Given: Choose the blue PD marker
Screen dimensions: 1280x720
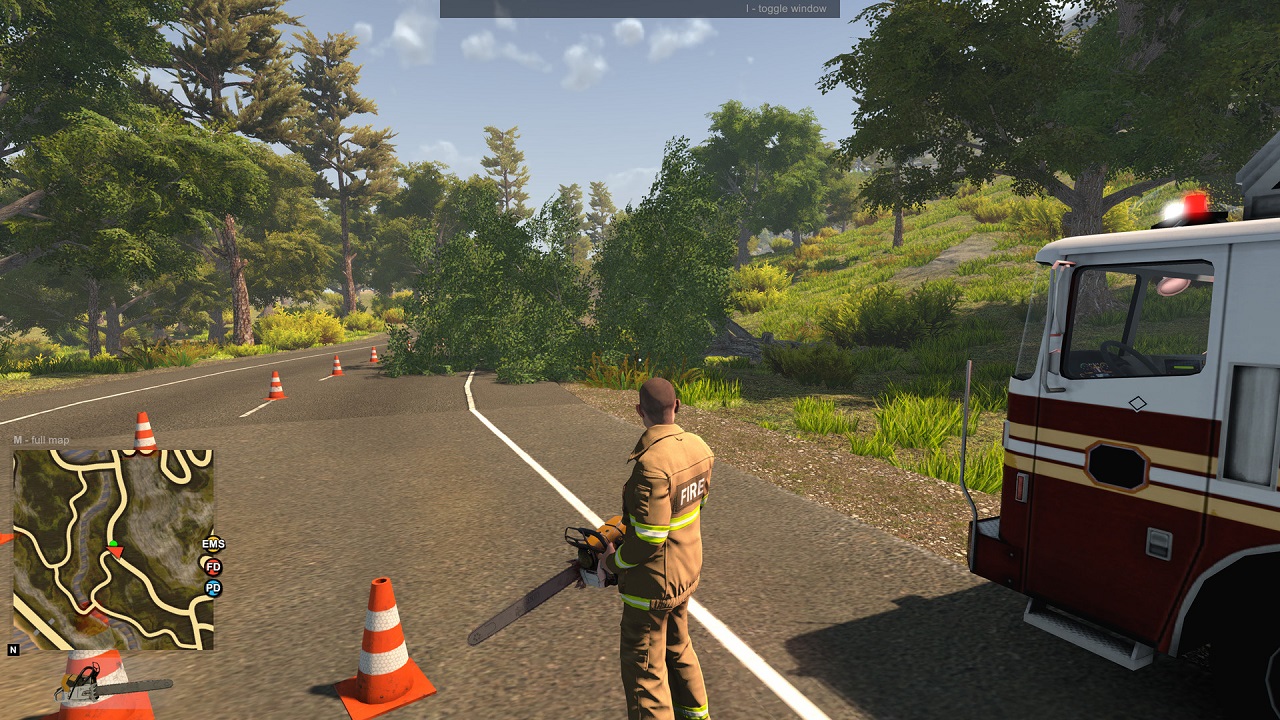Looking at the screenshot, I should pyautogui.click(x=213, y=588).
